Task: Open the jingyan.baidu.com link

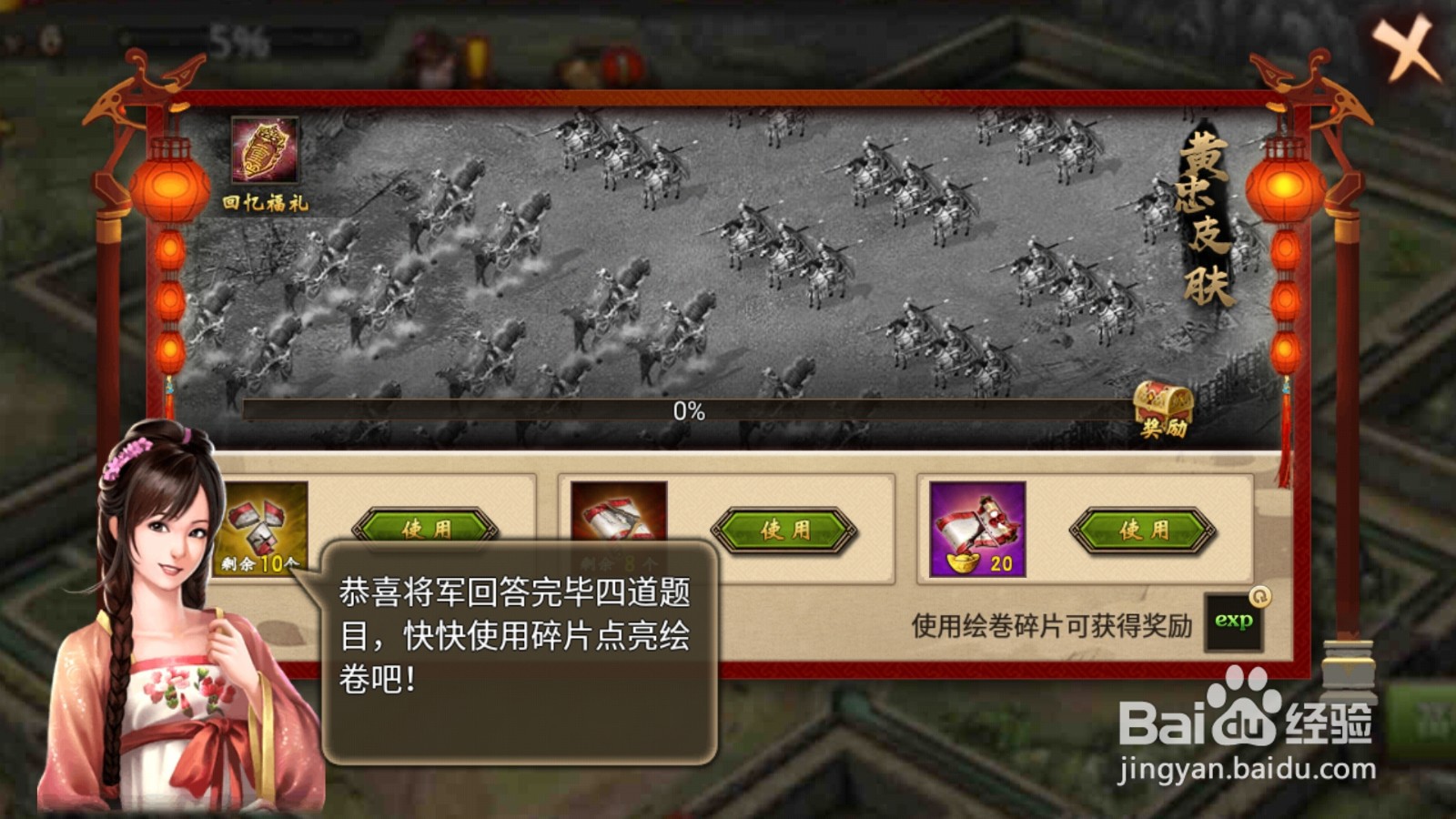Action: [1247, 769]
